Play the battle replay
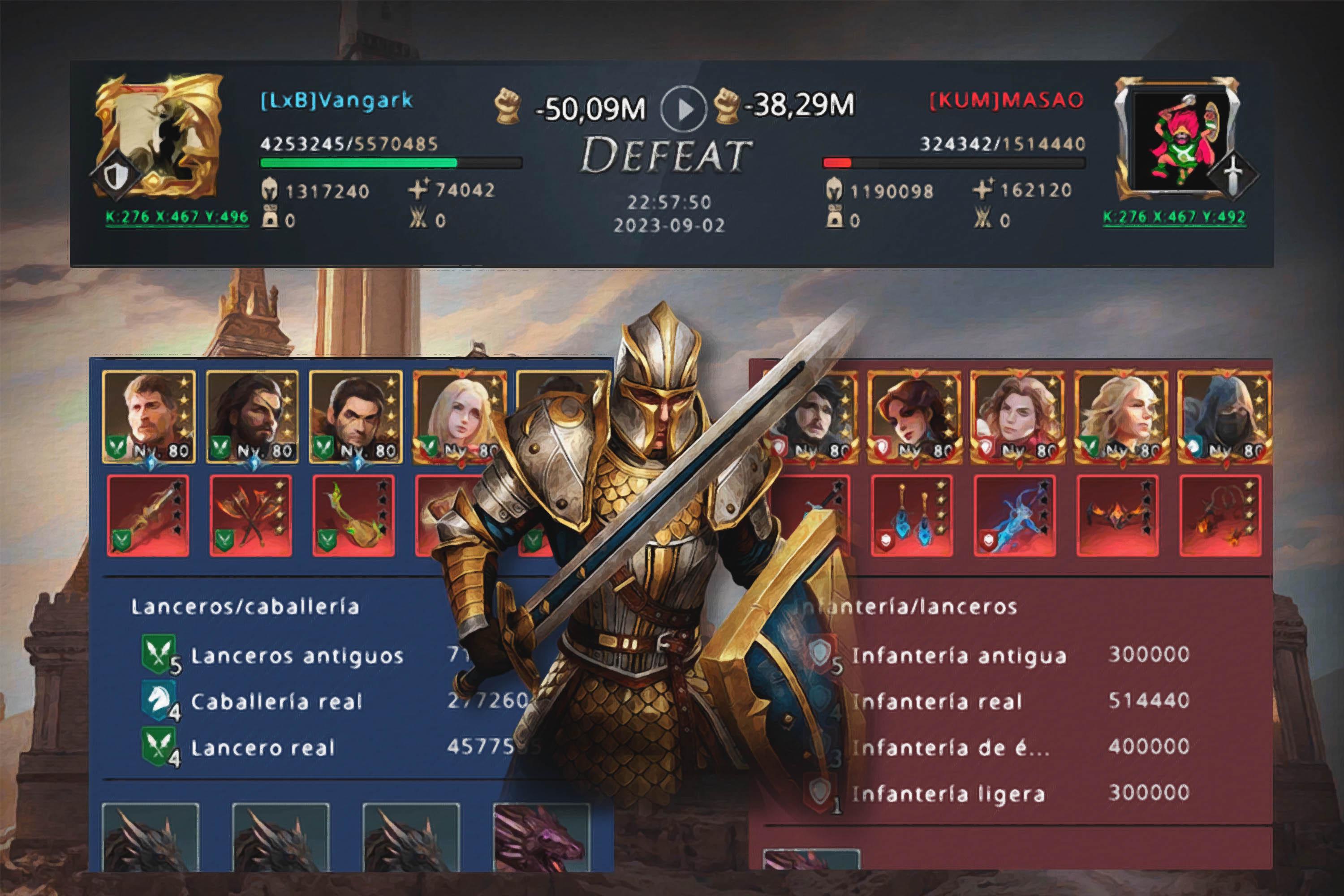This screenshot has height=896, width=1344. 684,108
